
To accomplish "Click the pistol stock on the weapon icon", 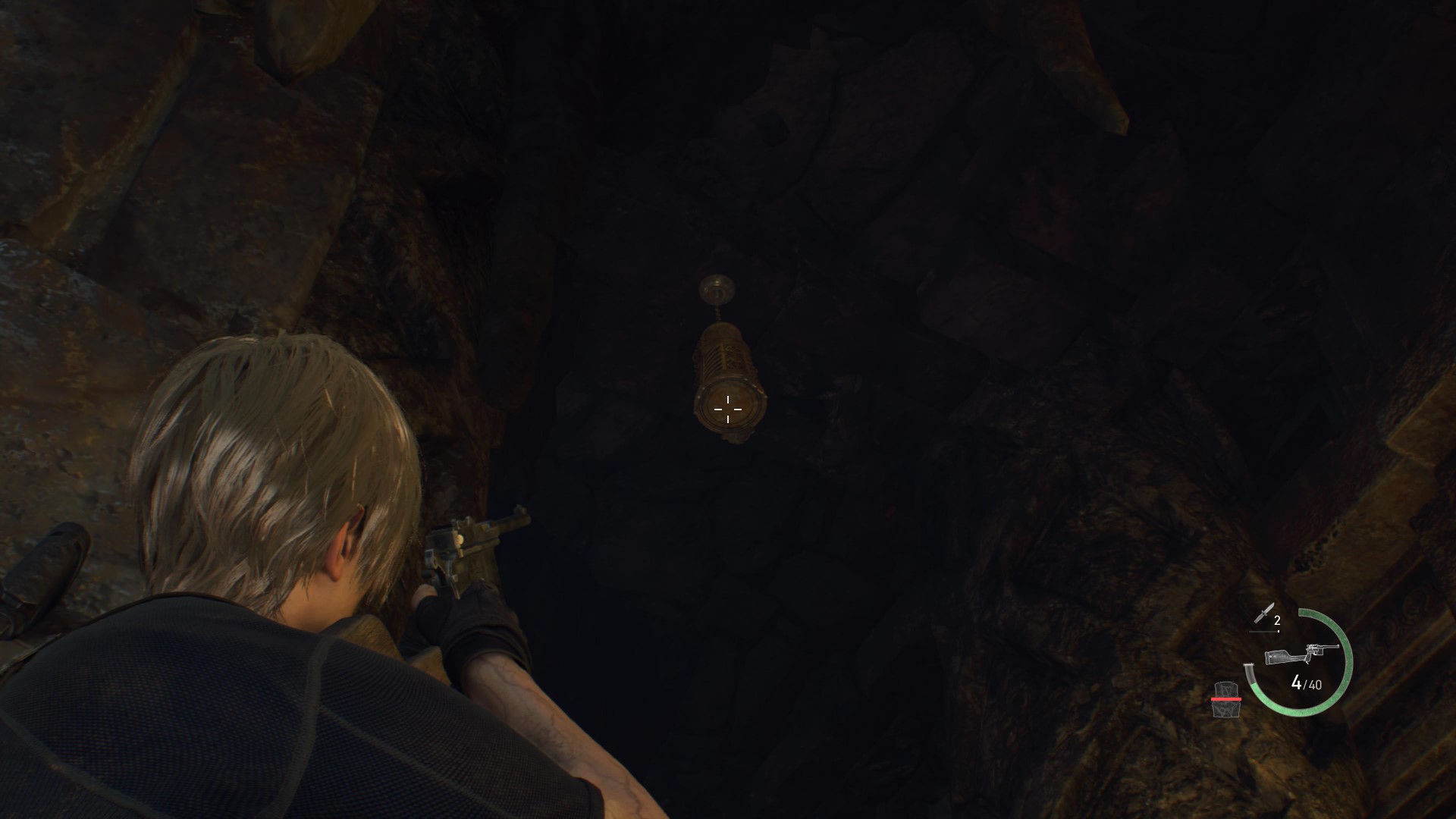I will [1279, 655].
